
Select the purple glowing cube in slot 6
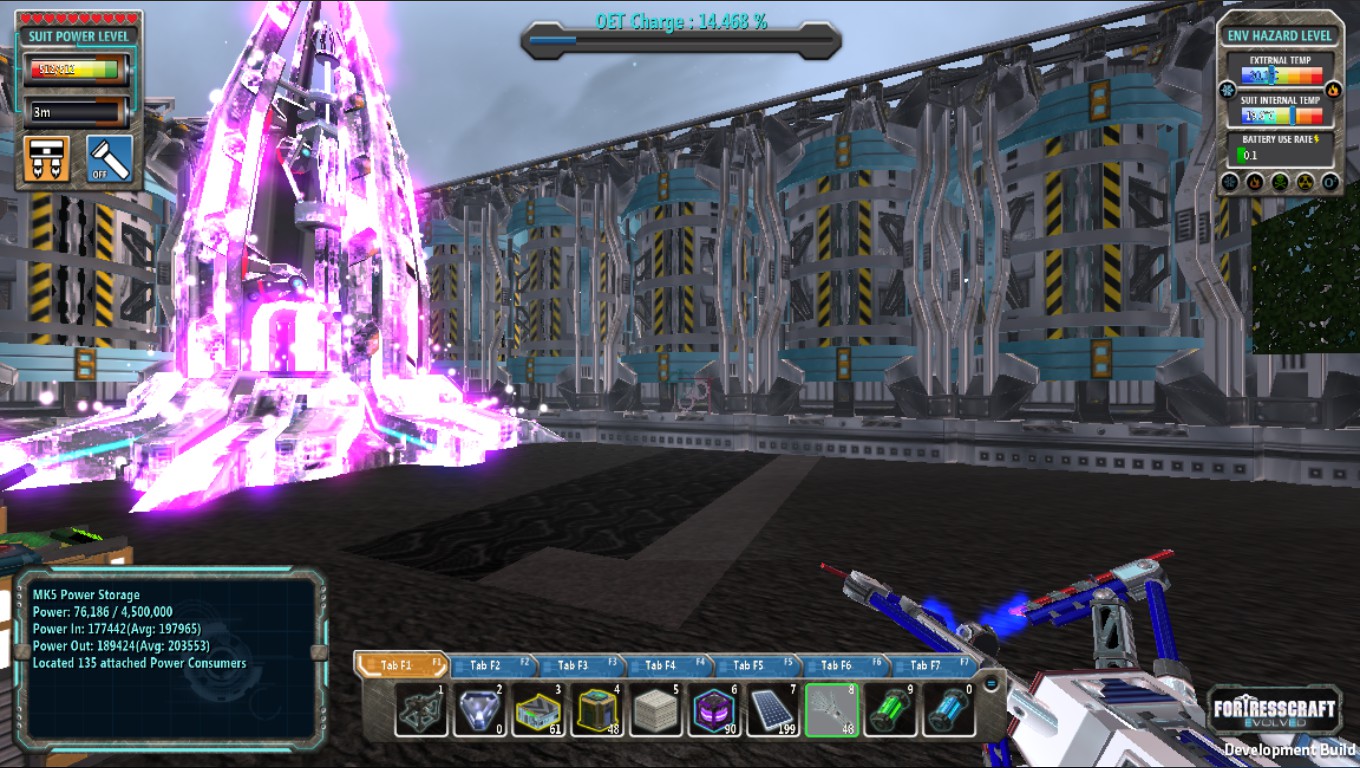click(x=714, y=710)
